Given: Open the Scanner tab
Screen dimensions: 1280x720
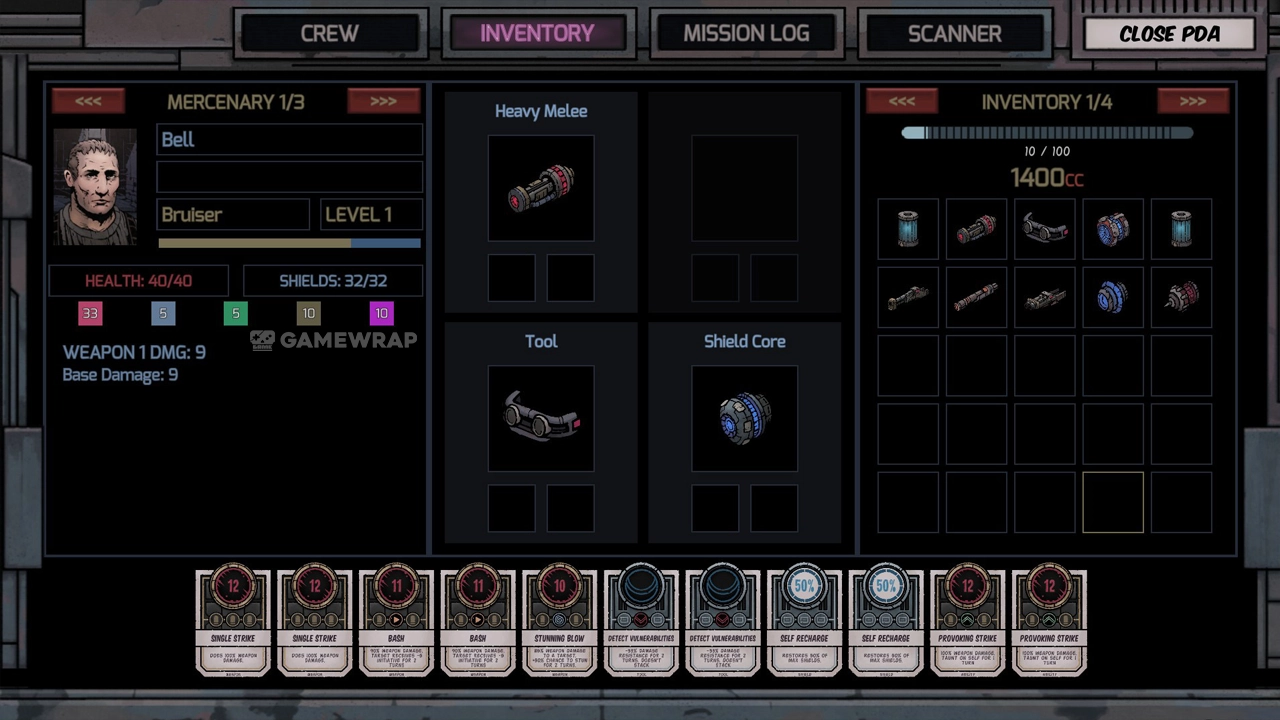Looking at the screenshot, I should coord(954,33).
